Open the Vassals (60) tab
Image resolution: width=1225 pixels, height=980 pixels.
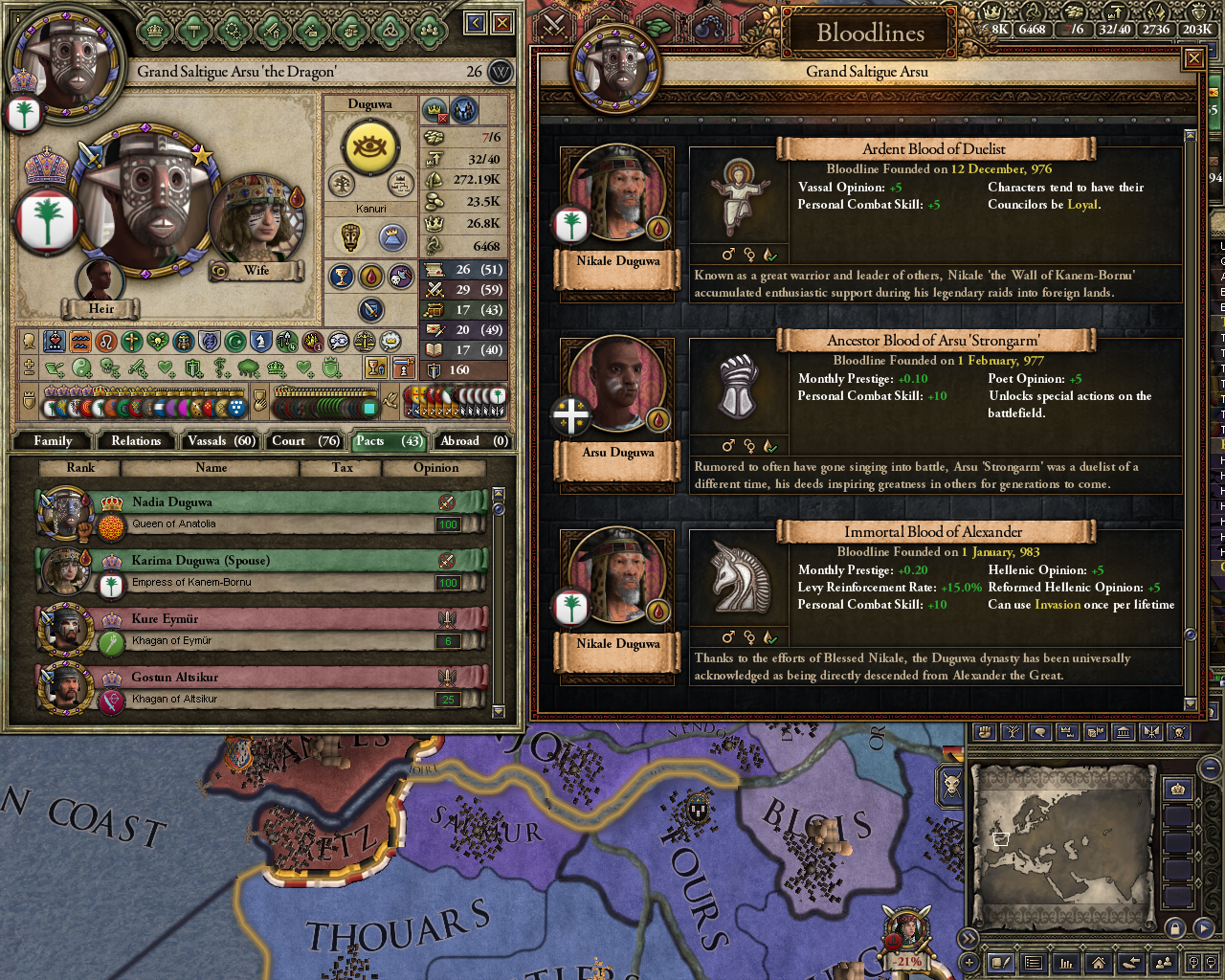pos(220,440)
